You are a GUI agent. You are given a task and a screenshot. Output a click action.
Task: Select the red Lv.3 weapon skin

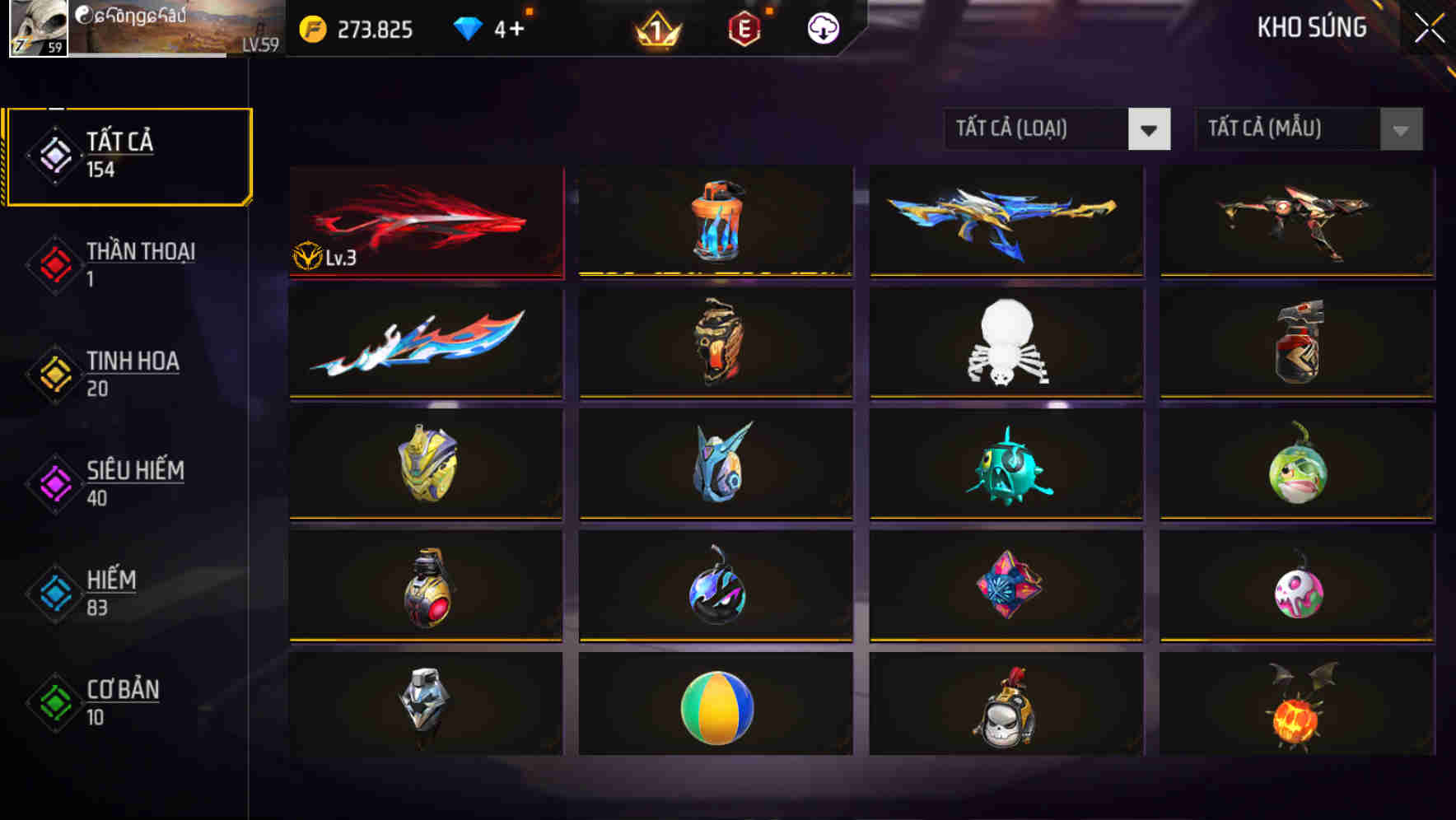point(426,221)
